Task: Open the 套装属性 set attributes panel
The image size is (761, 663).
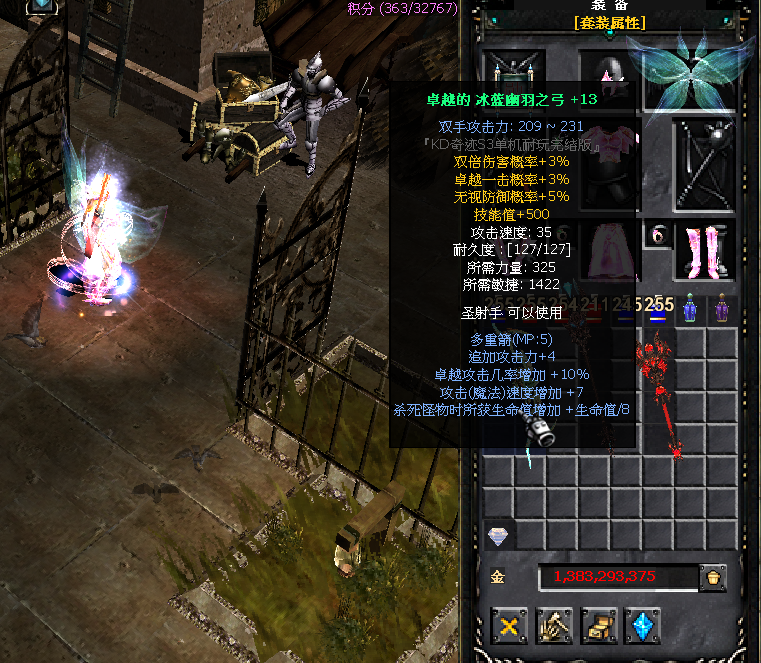Action: coord(610,23)
